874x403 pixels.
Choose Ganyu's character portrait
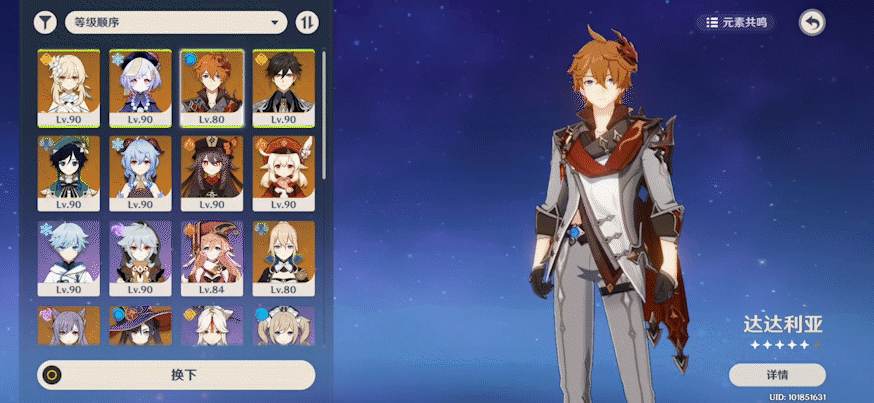click(x=140, y=172)
